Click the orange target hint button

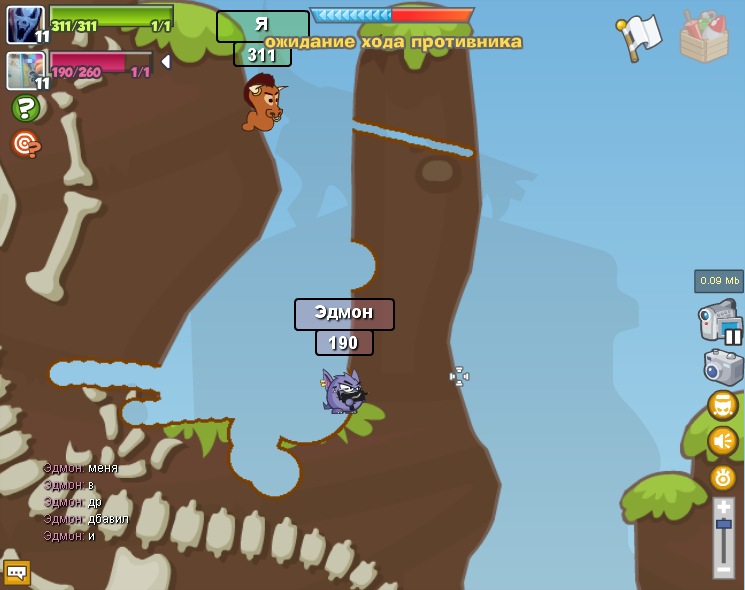point(25,144)
